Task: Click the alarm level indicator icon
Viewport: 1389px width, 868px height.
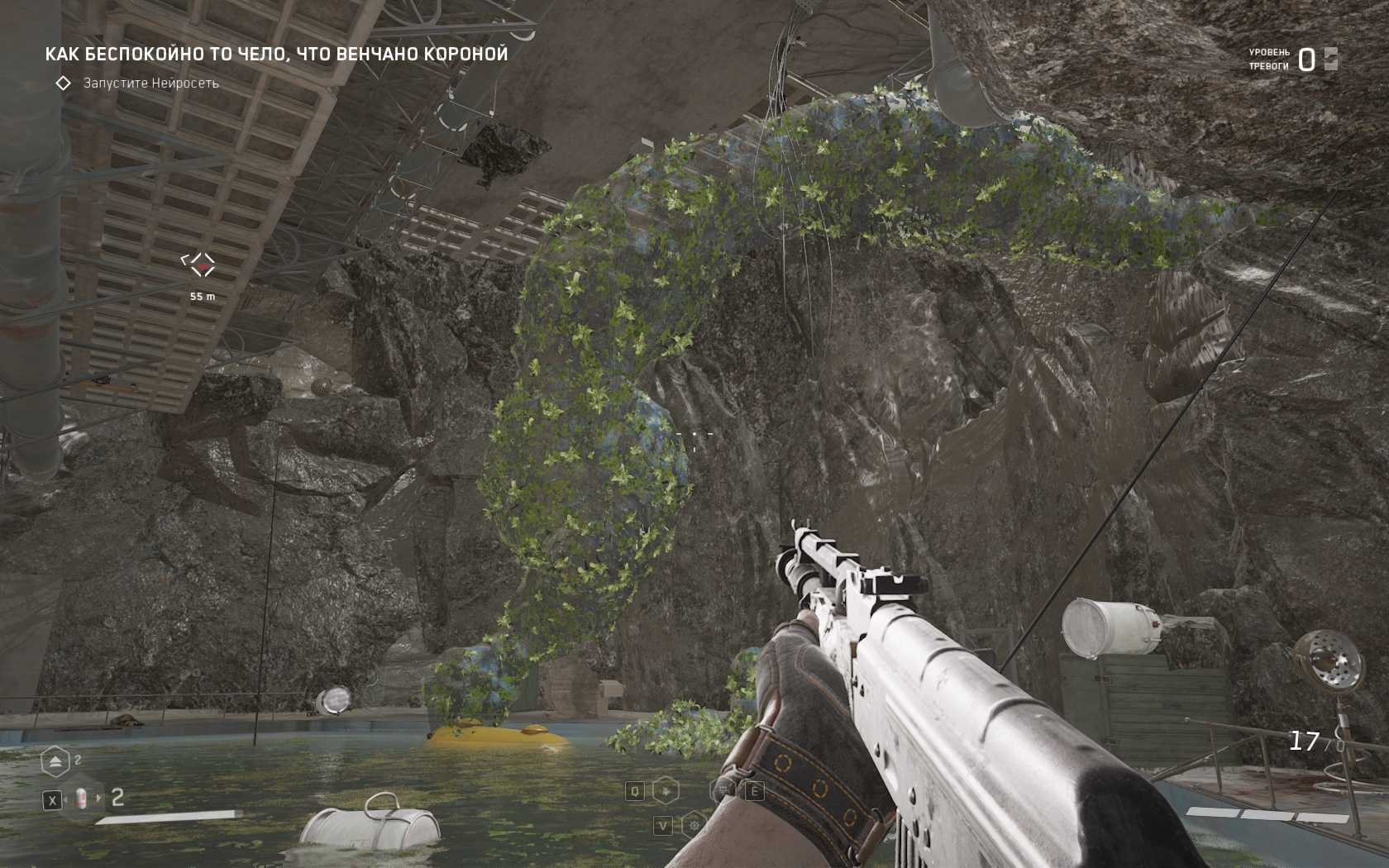Action: 1330,59
